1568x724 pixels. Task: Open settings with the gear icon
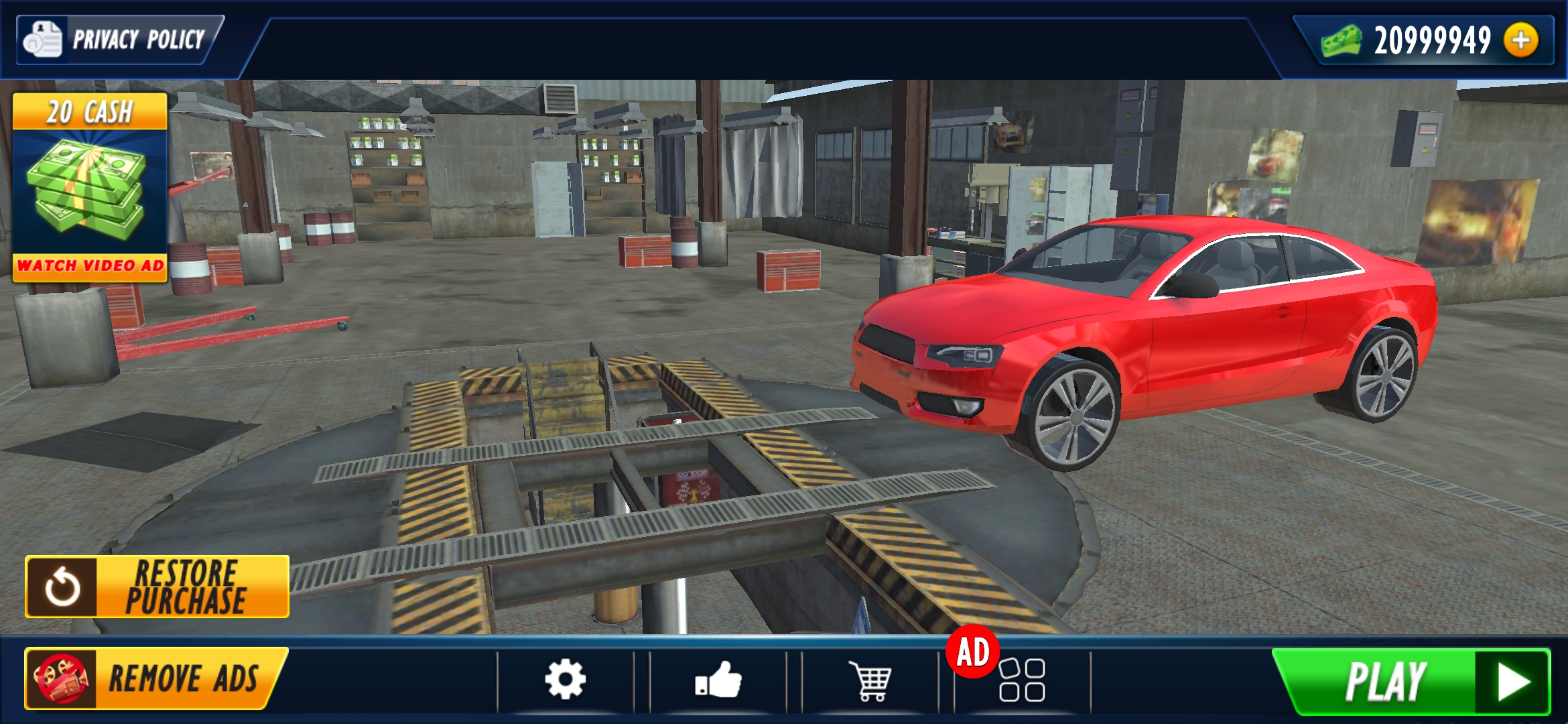point(565,680)
